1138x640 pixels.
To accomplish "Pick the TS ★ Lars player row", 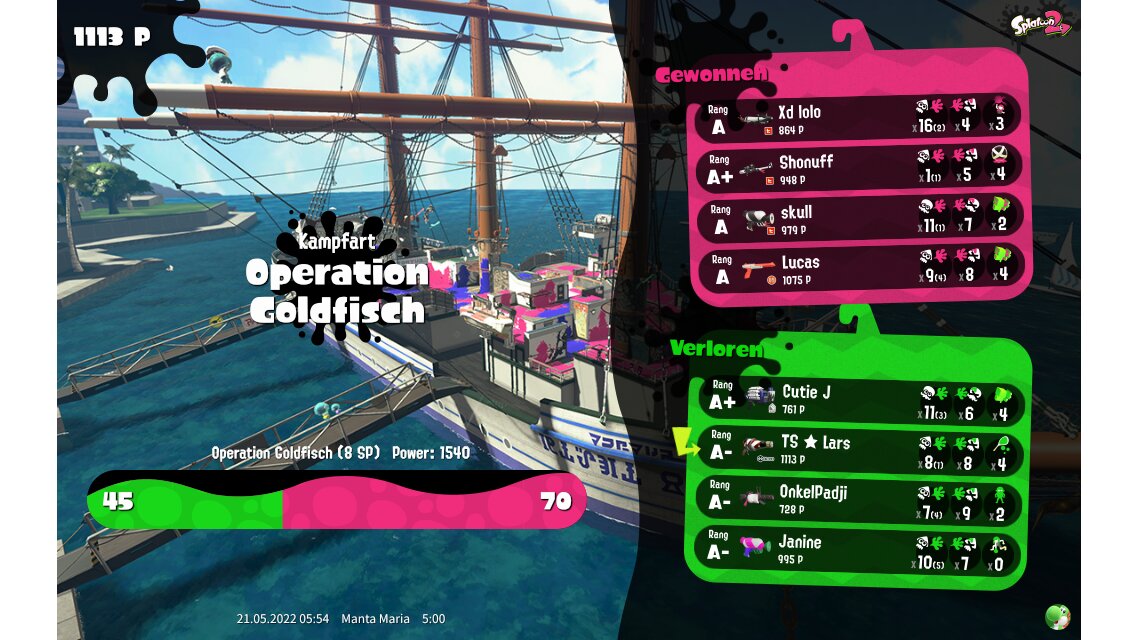I will click(x=860, y=449).
